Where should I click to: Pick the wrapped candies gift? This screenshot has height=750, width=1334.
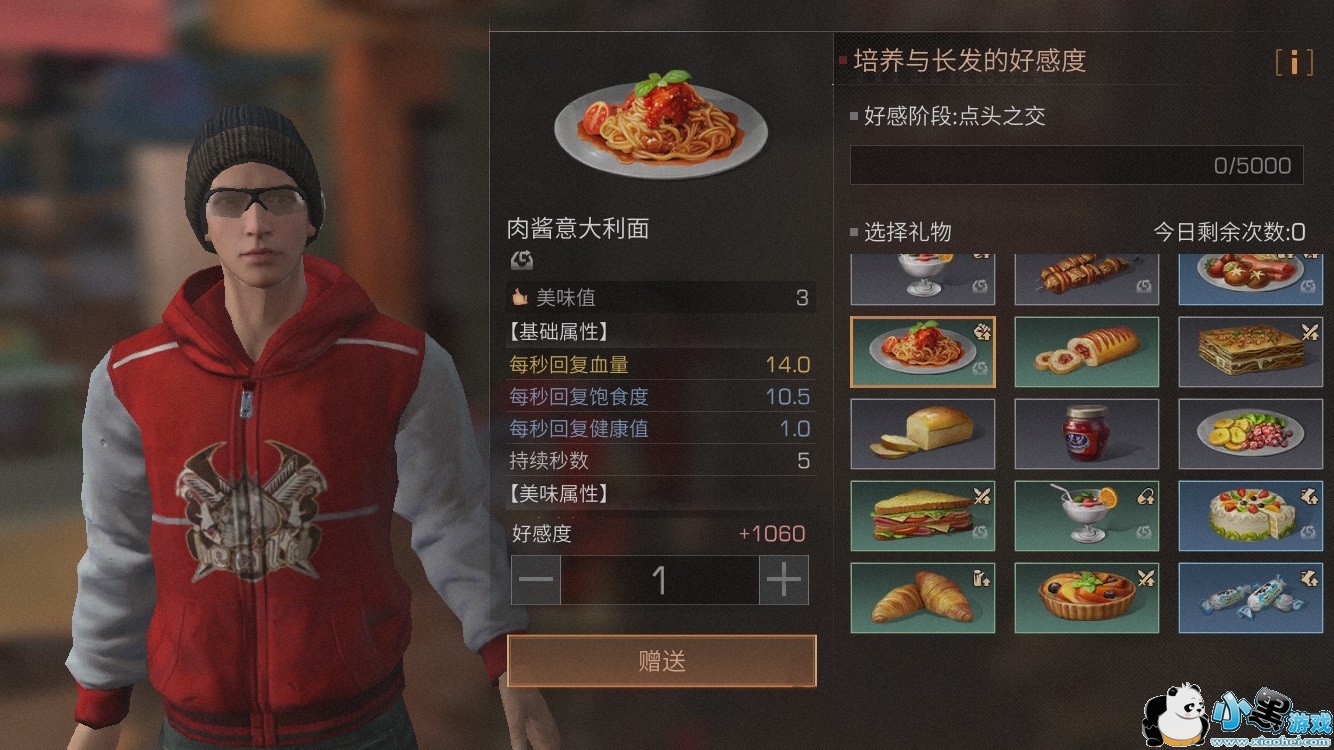1251,598
